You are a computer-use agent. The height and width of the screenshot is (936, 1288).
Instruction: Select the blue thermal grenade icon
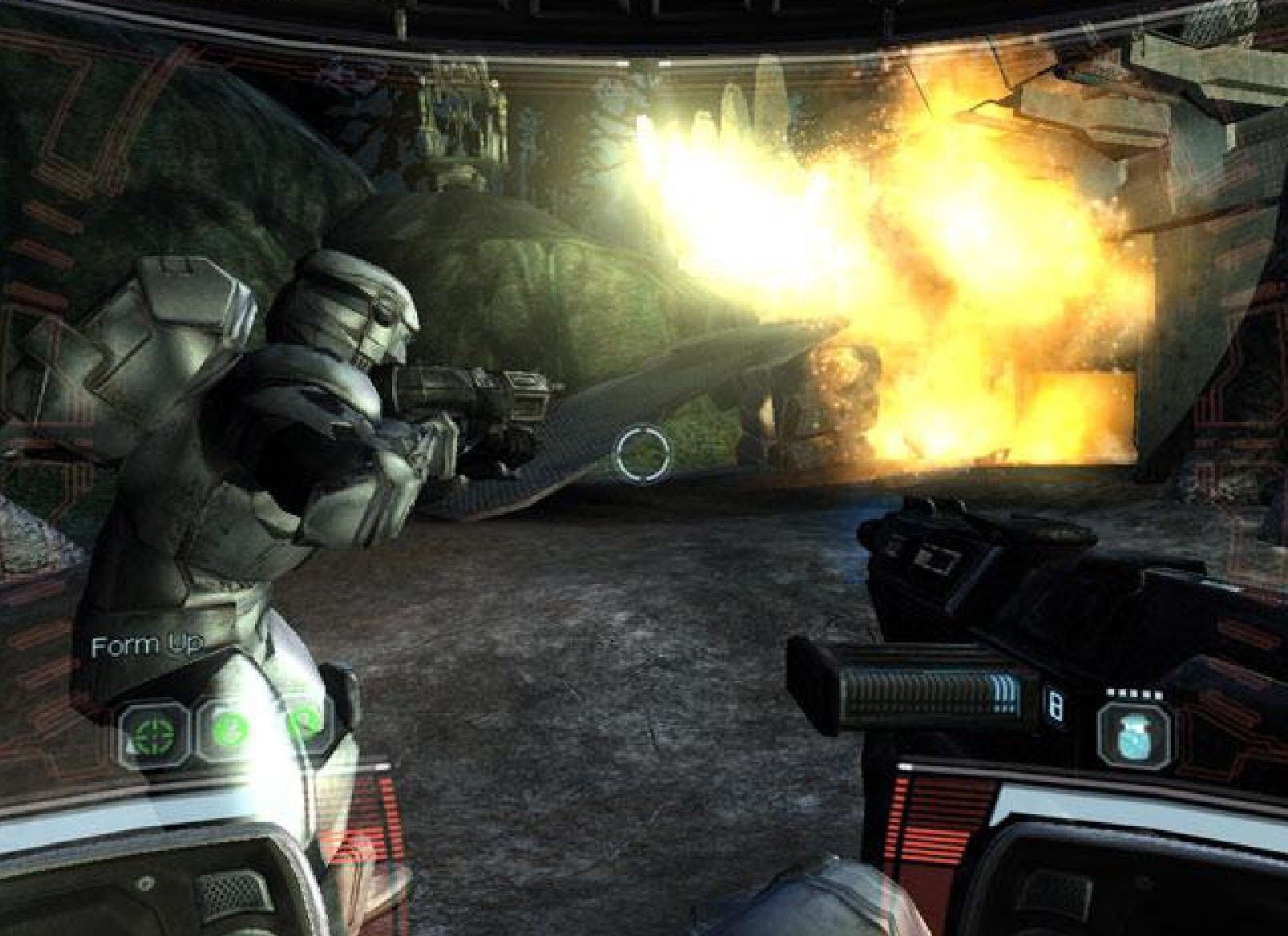coord(1134,733)
